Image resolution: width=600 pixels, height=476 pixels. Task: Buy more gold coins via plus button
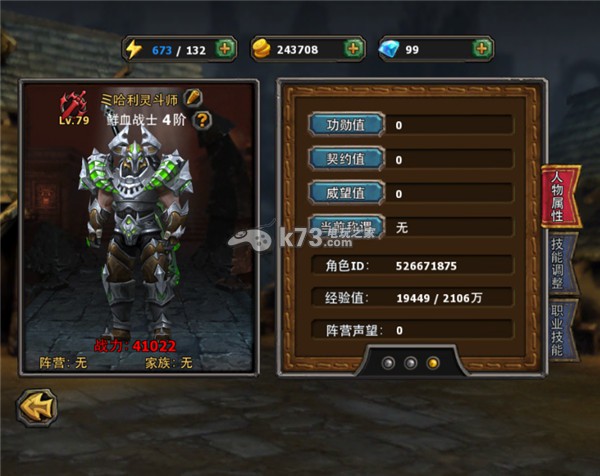tap(353, 49)
